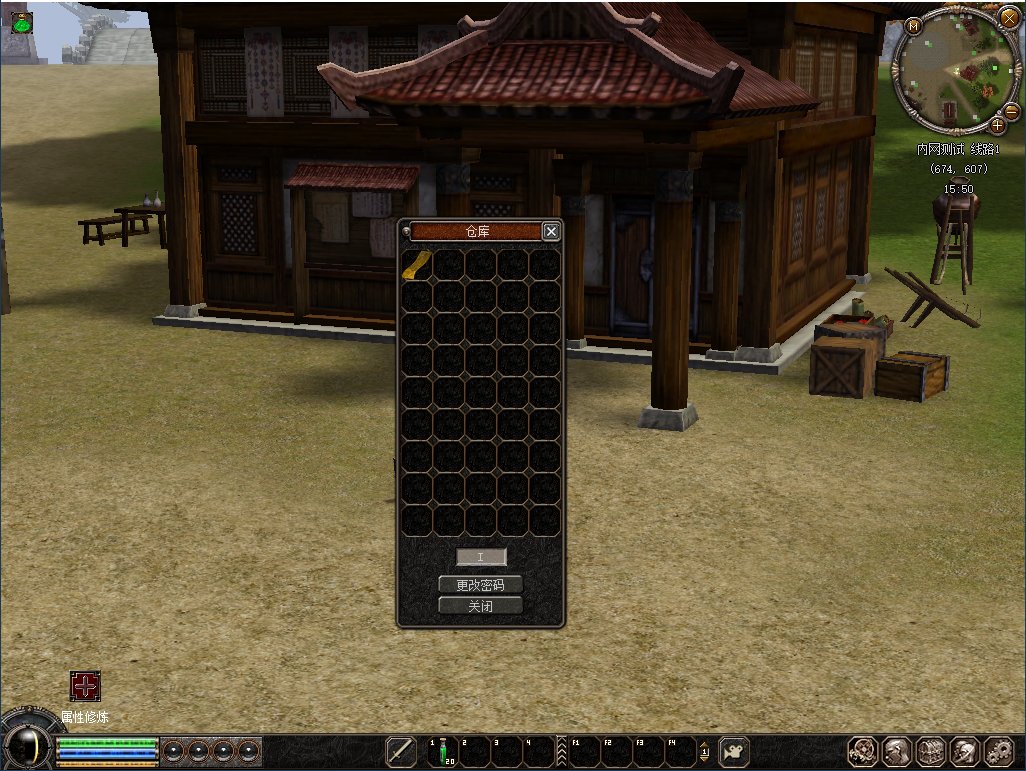Click on the circular minimap

pos(957,70)
